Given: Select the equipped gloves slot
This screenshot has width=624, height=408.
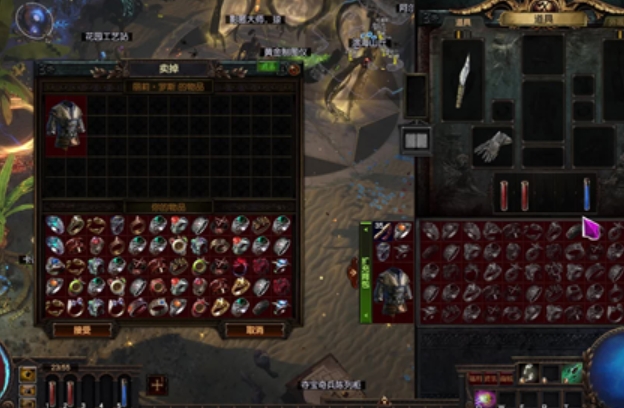Looking at the screenshot, I should (x=492, y=147).
